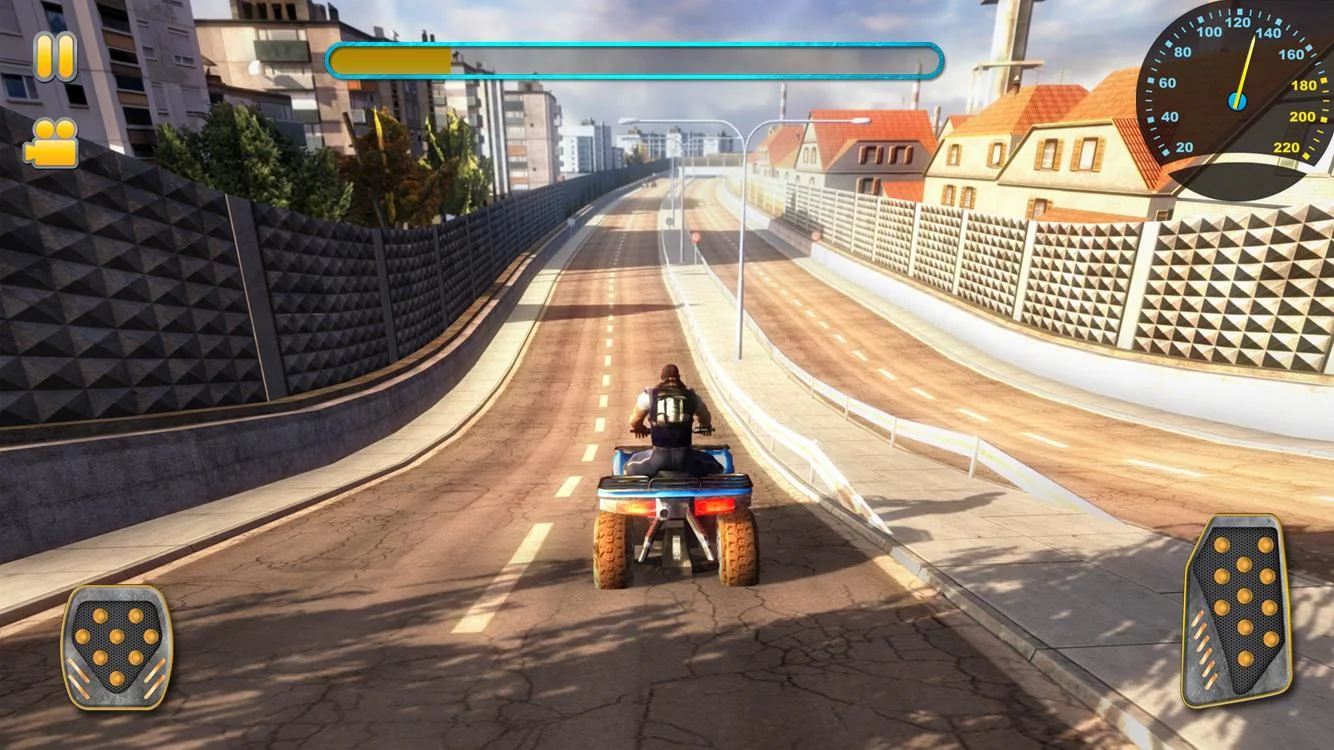Click the level progress bar at the top
The height and width of the screenshot is (750, 1334).
click(635, 60)
